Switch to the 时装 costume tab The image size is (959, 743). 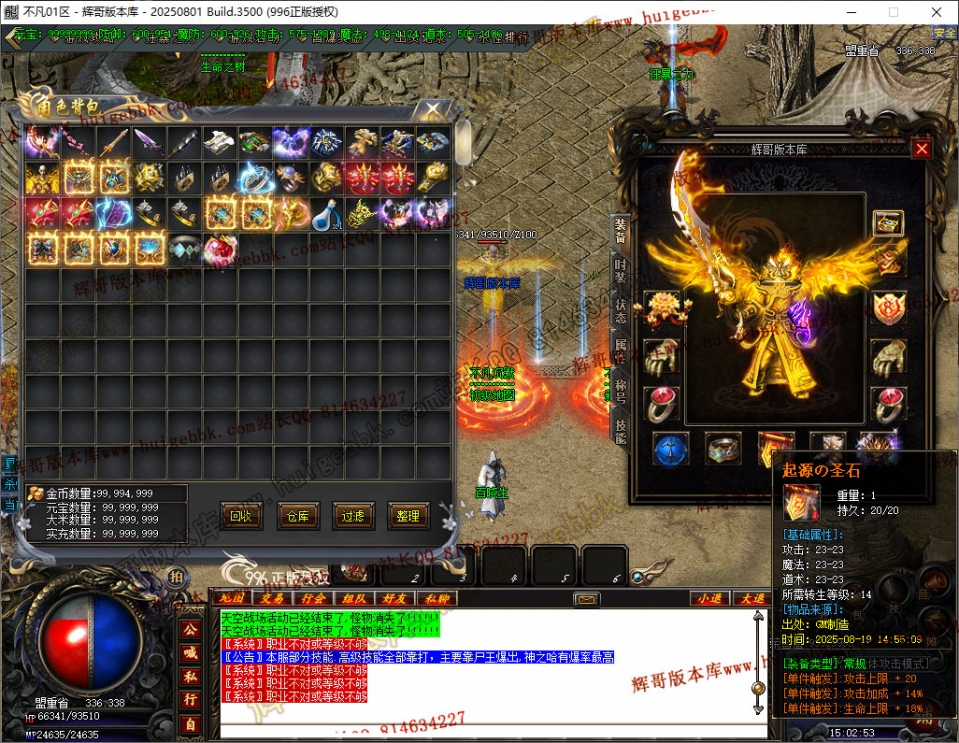pyautogui.click(x=620, y=268)
